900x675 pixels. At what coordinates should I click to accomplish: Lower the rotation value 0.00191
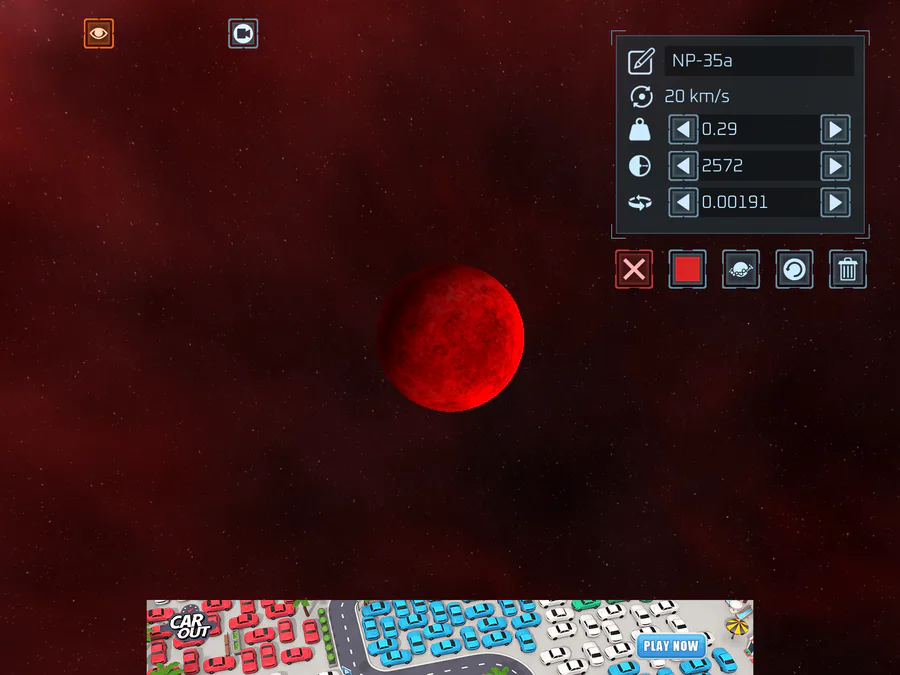click(x=684, y=202)
